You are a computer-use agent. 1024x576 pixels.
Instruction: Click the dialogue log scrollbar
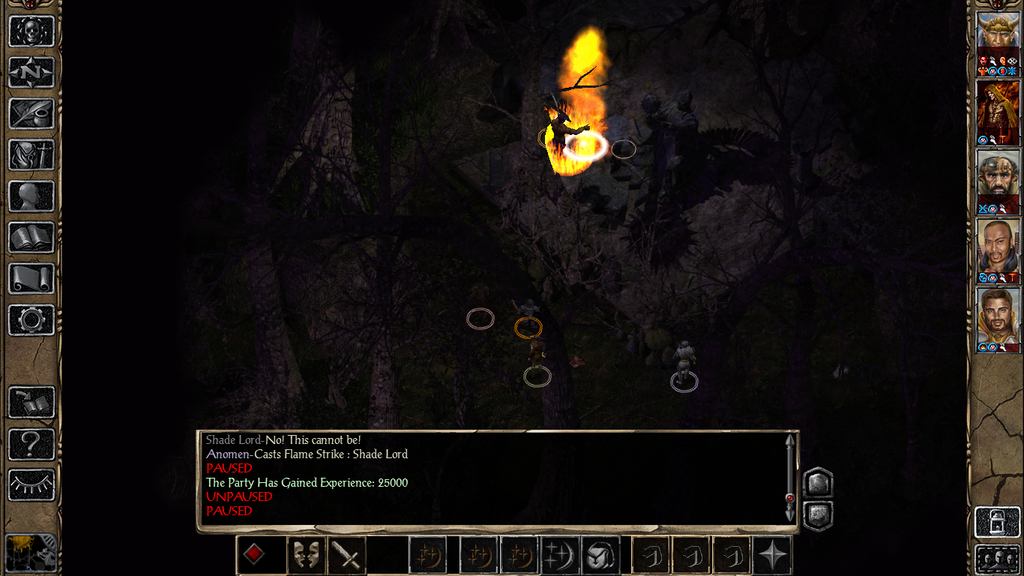click(790, 476)
